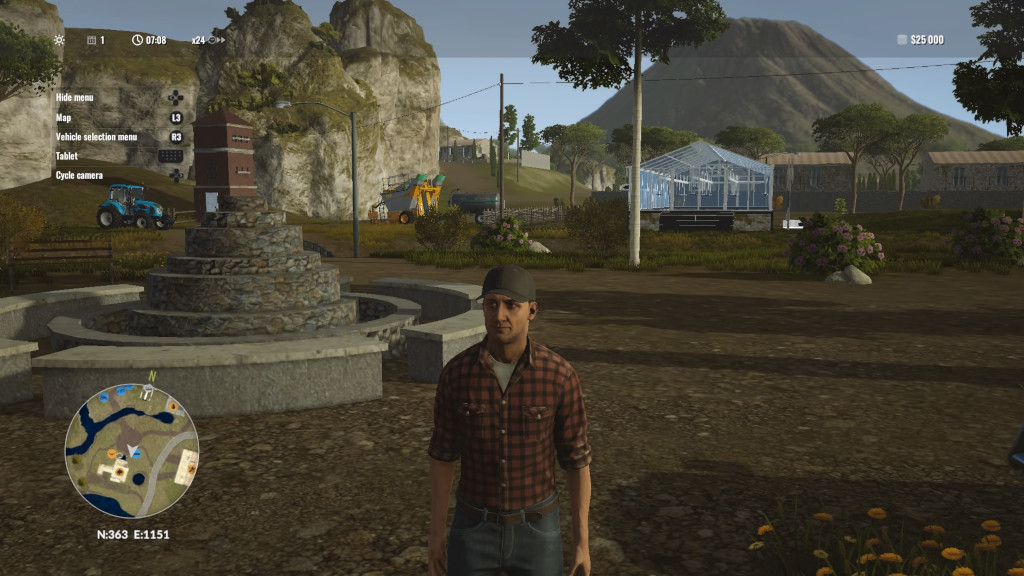The height and width of the screenshot is (576, 1024).
Task: Choose the Cycle camera entry
Action: [x=80, y=175]
